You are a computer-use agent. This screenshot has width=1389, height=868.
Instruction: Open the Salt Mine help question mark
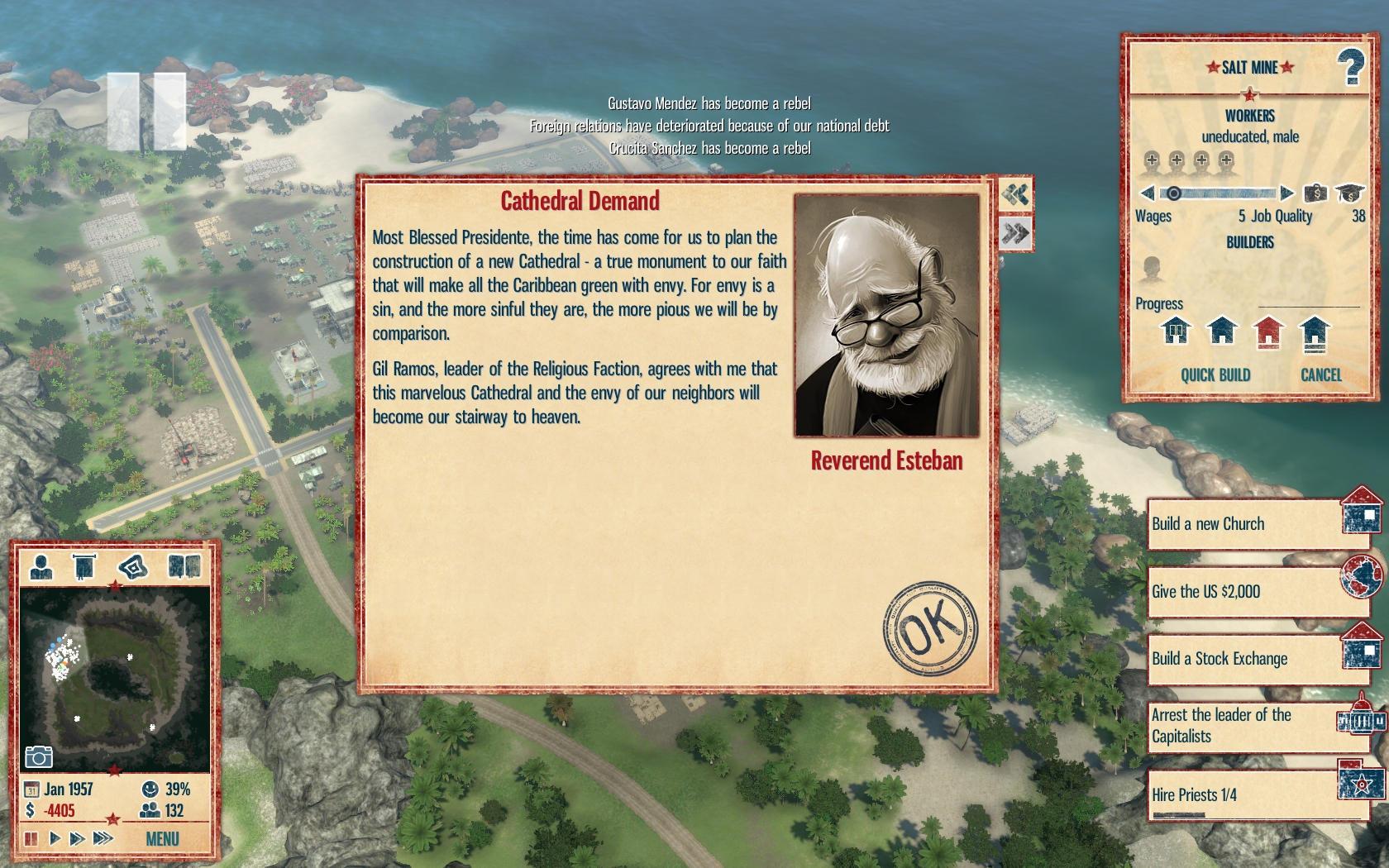pyautogui.click(x=1351, y=67)
